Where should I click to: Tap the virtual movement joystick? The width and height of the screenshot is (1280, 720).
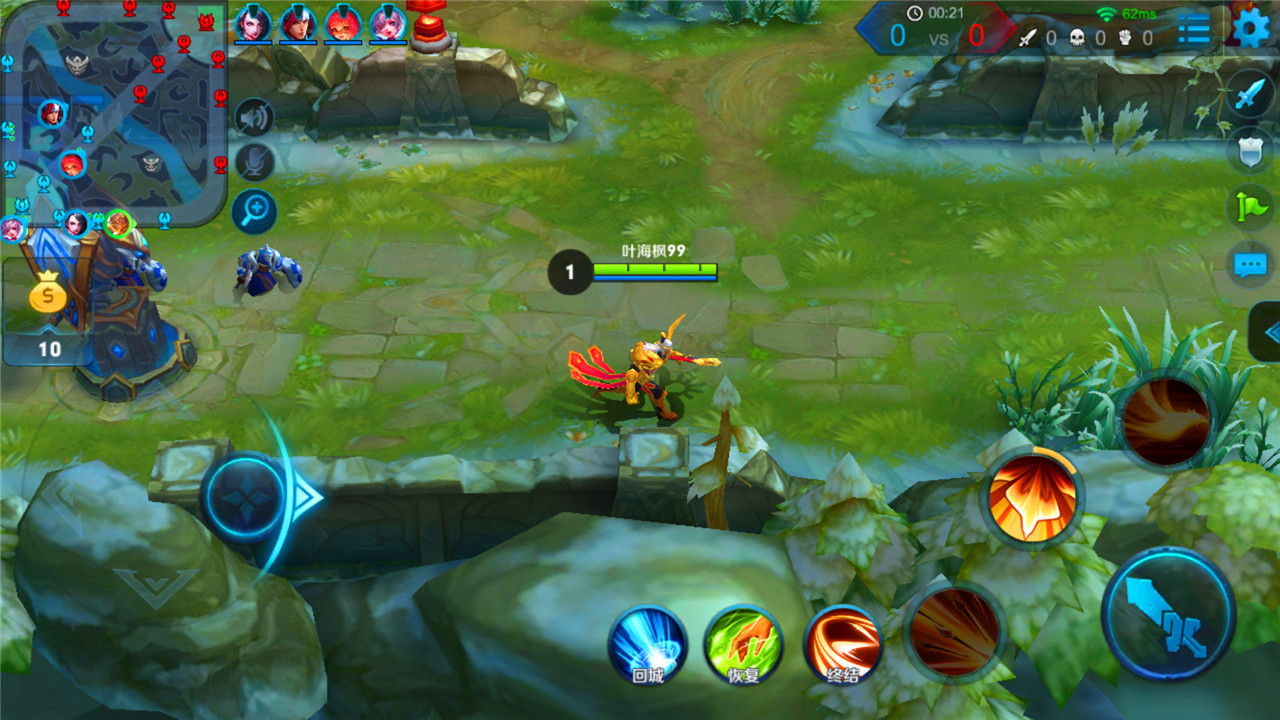[247, 497]
